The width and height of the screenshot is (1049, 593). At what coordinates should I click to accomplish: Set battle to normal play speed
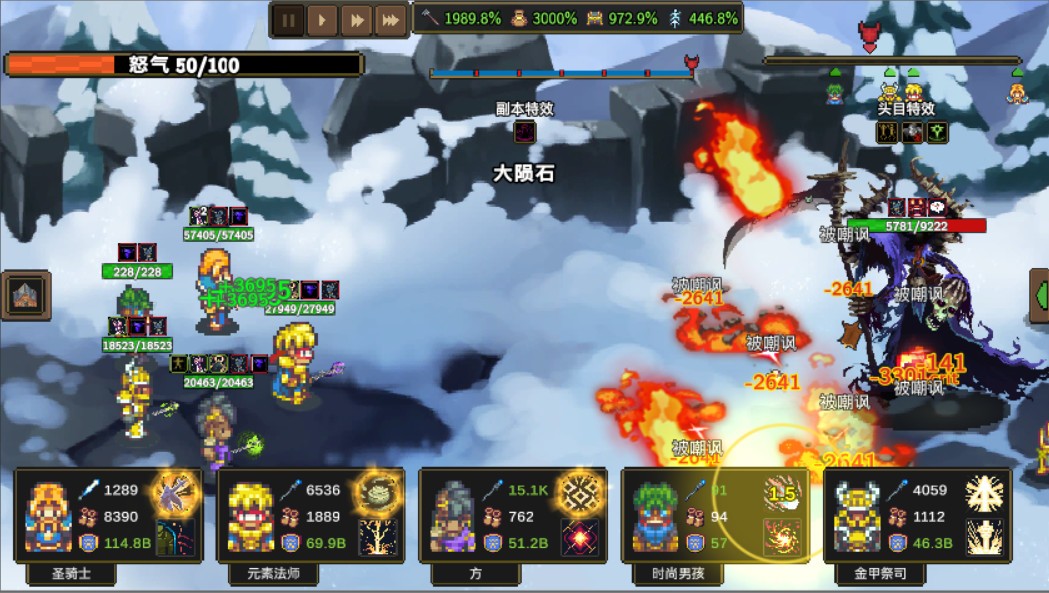322,19
